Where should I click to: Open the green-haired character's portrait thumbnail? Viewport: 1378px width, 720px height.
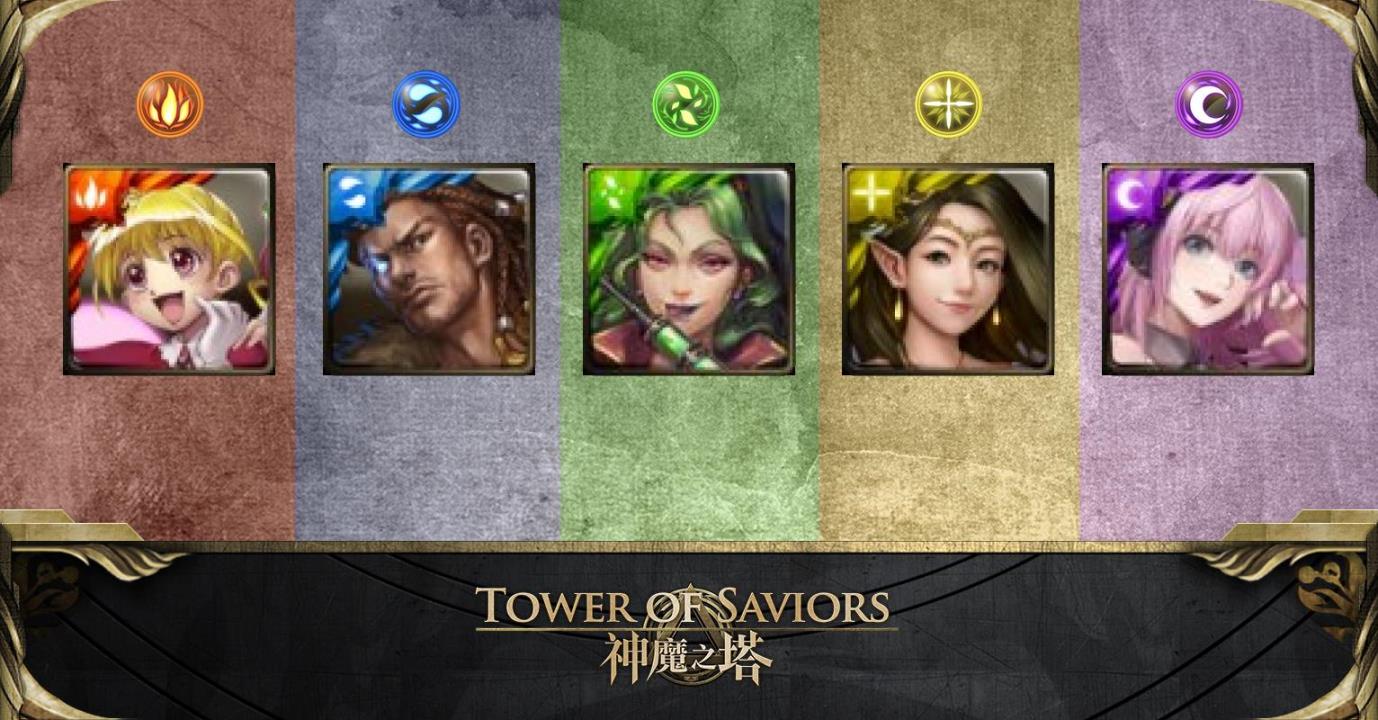(x=686, y=267)
